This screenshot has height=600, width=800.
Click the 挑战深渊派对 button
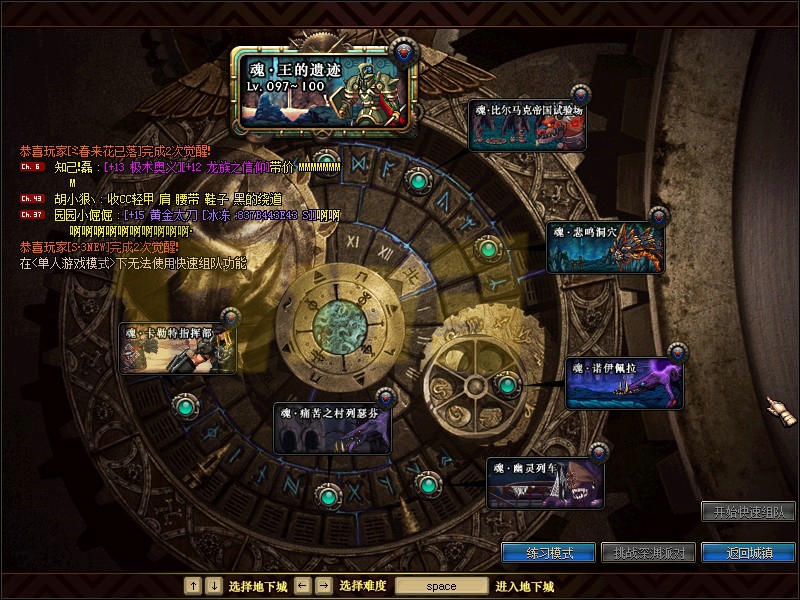click(x=649, y=553)
